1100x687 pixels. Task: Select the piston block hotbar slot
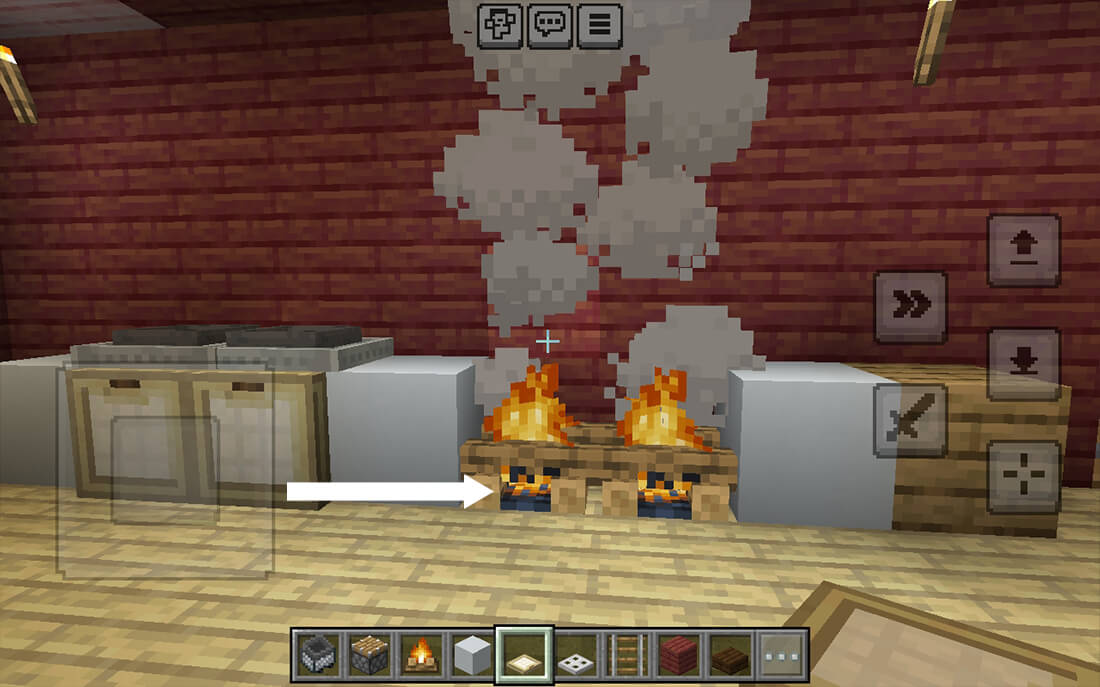tap(370, 656)
